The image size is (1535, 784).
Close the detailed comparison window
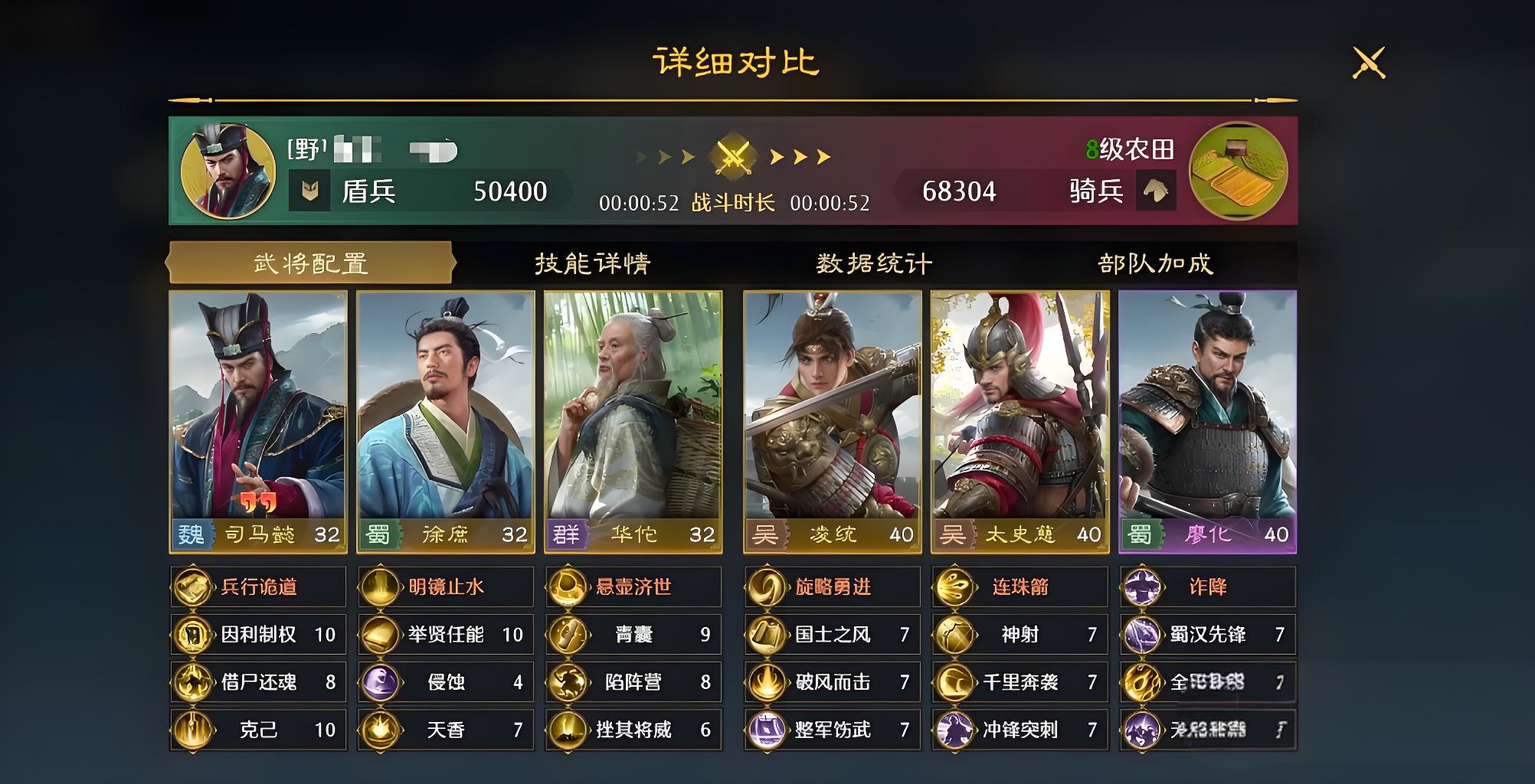pos(1369,63)
